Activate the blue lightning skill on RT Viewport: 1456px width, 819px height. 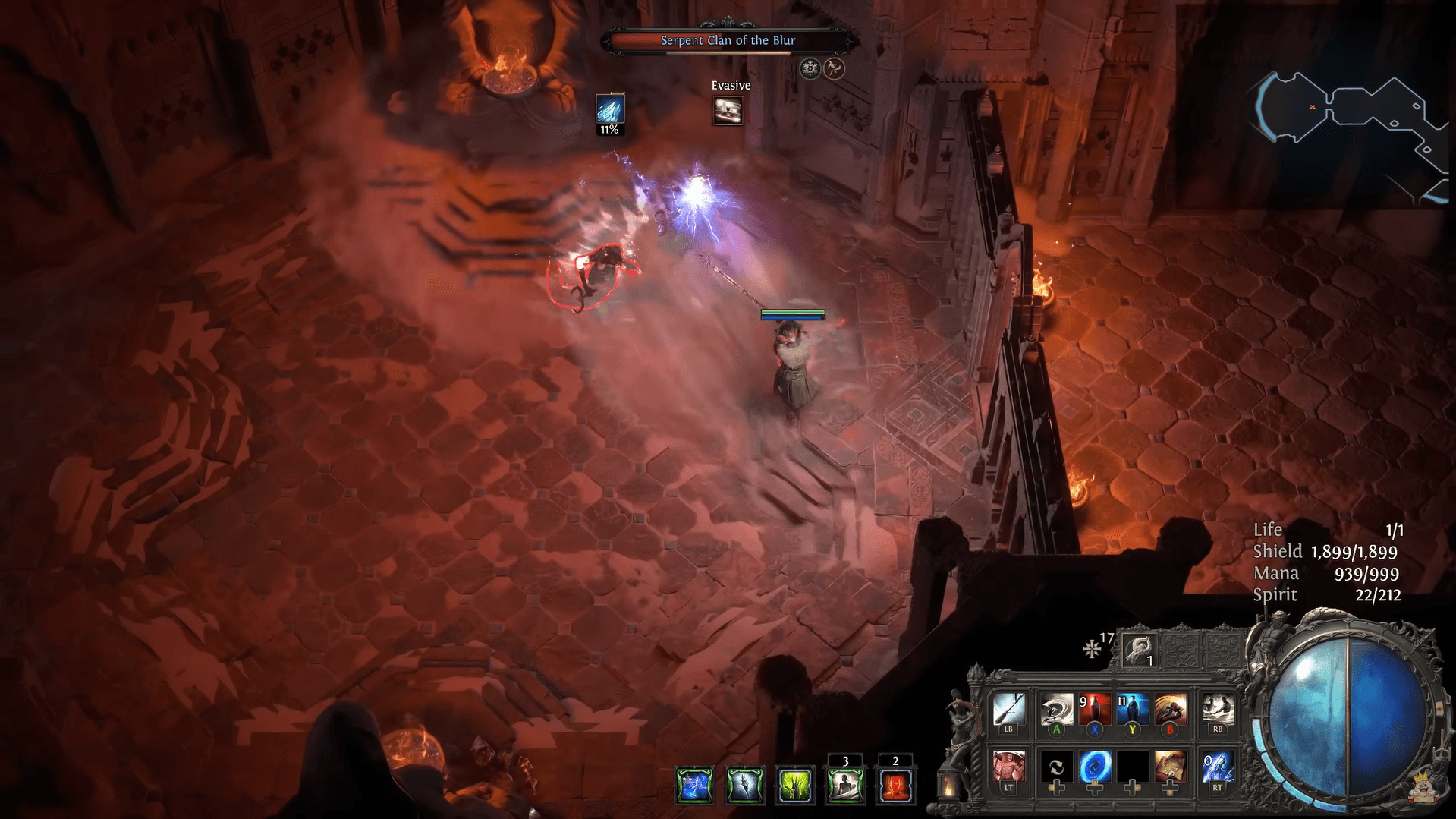[1218, 767]
